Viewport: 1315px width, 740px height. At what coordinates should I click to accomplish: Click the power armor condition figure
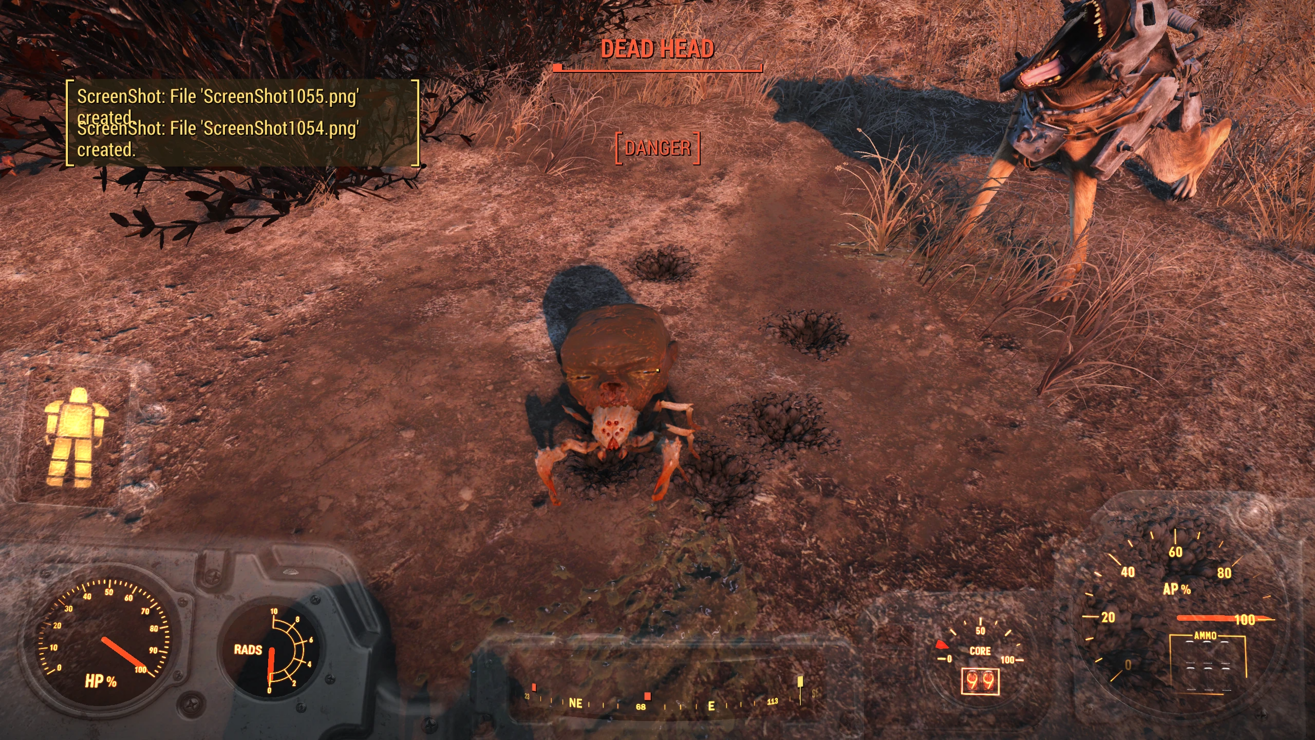tap(75, 439)
